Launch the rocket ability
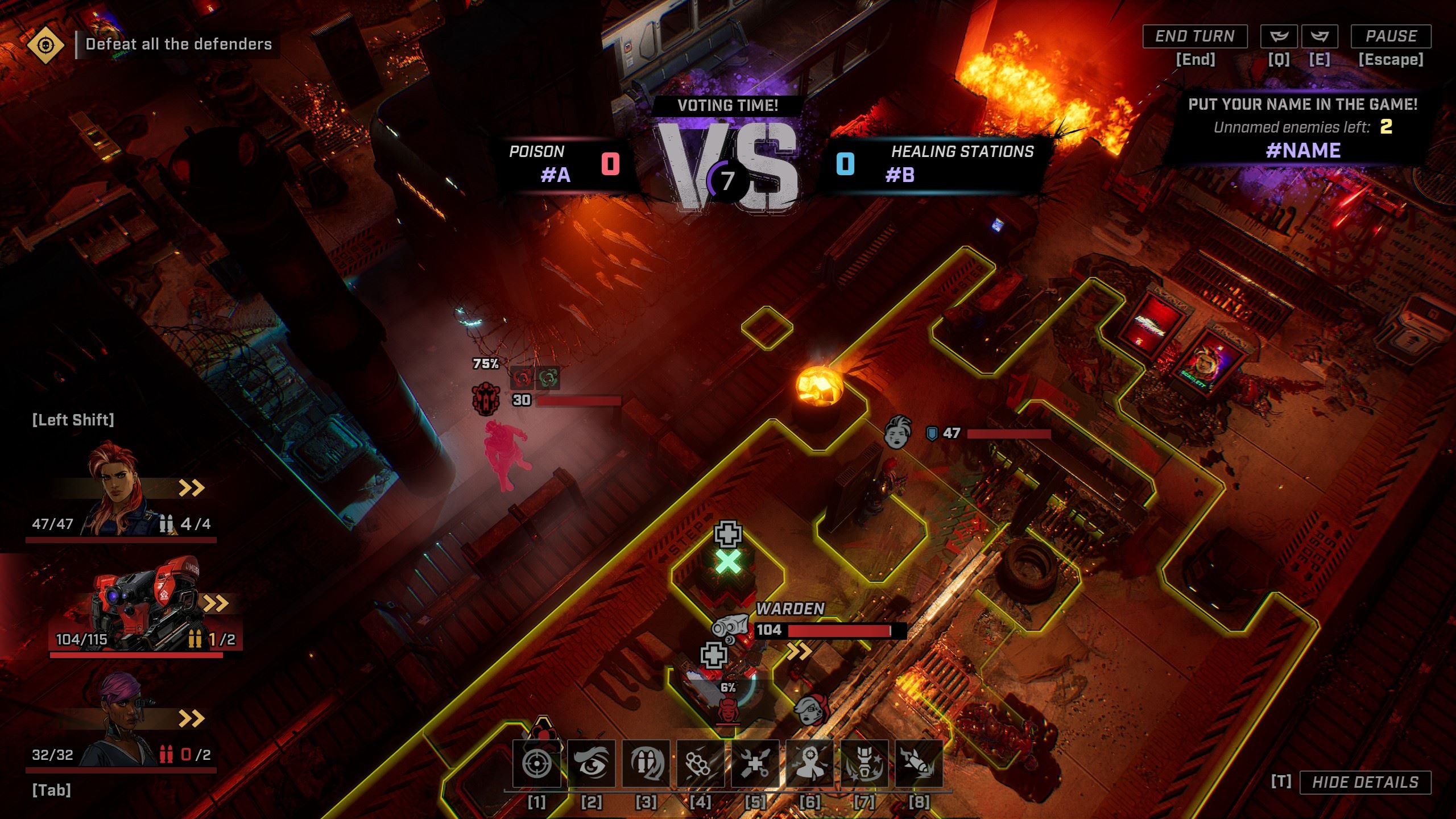Viewport: 1456px width, 819px height. pyautogui.click(x=919, y=763)
